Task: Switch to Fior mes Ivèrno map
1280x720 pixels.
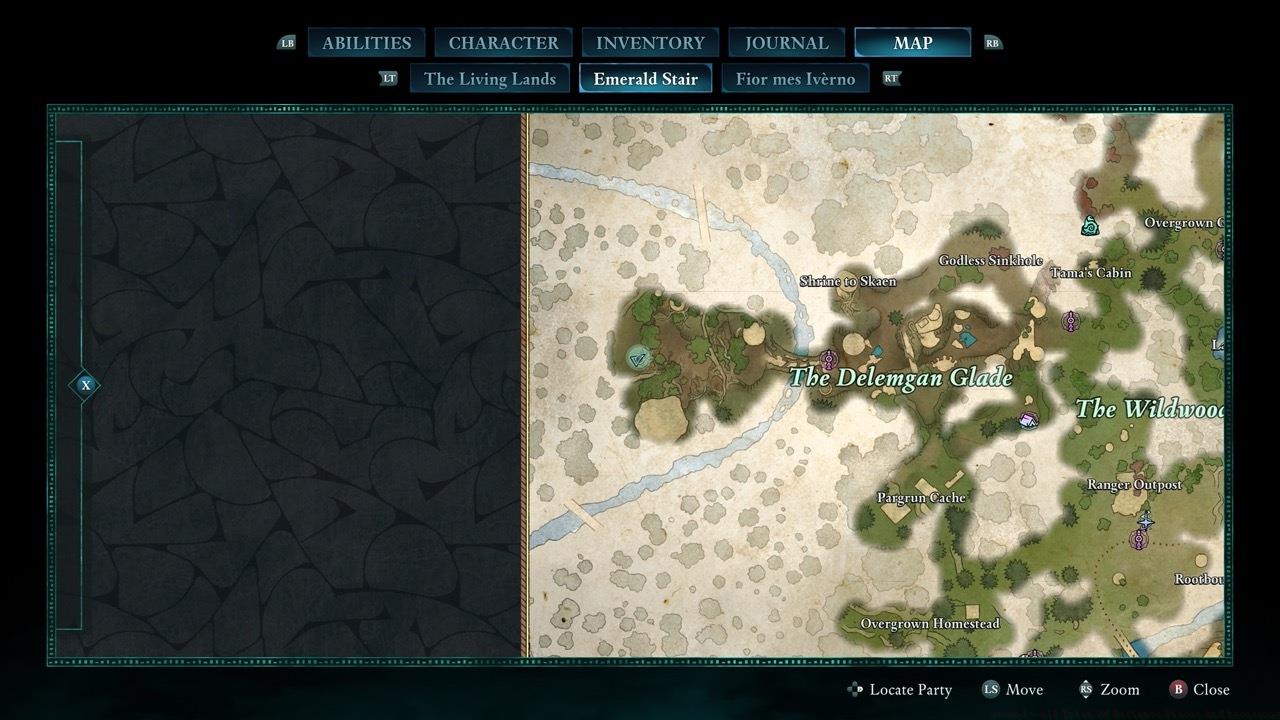Action: pos(795,78)
